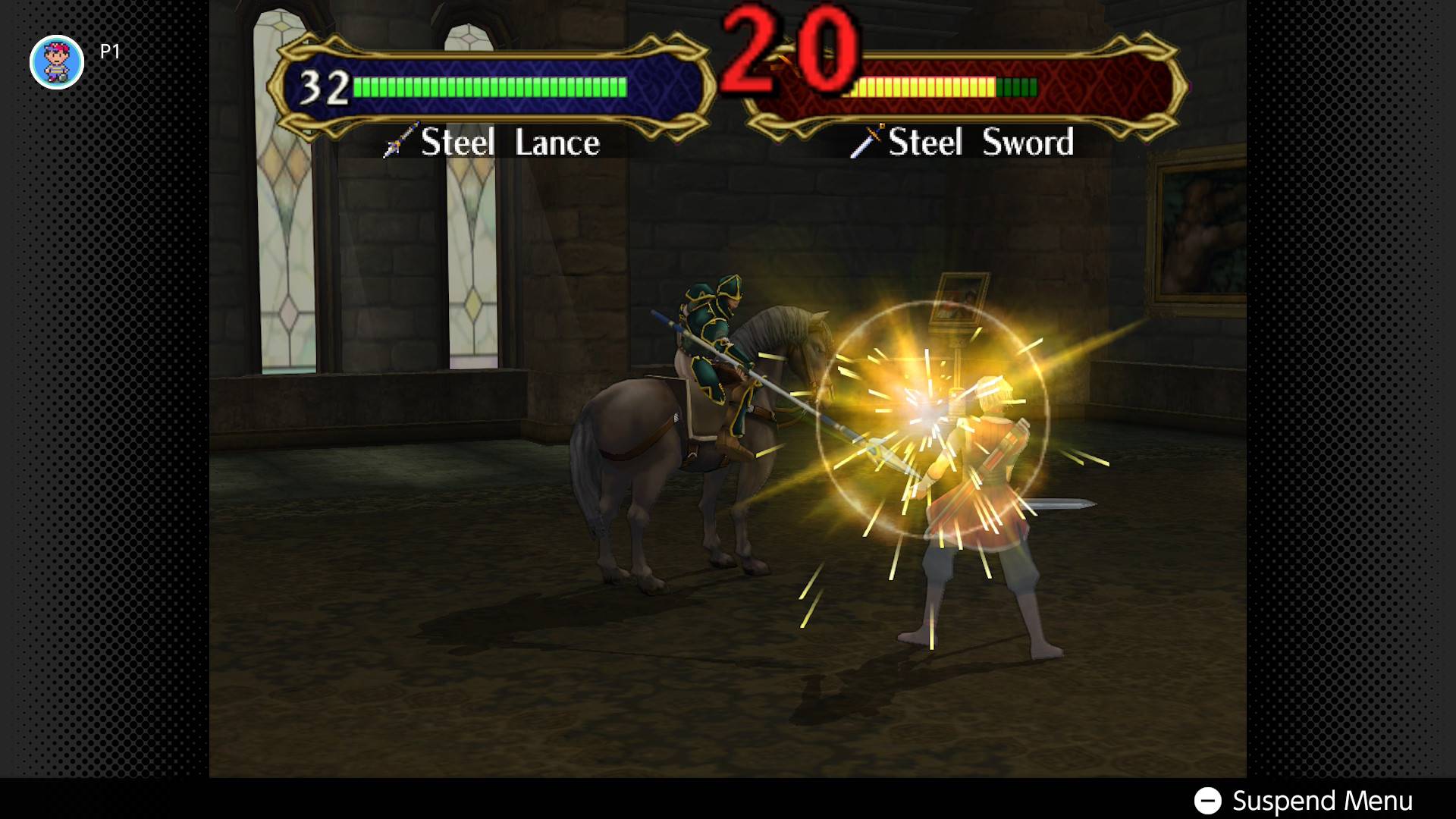Screen dimensions: 1456x819
Task: Click the Steel Lance label text
Action: [x=508, y=143]
